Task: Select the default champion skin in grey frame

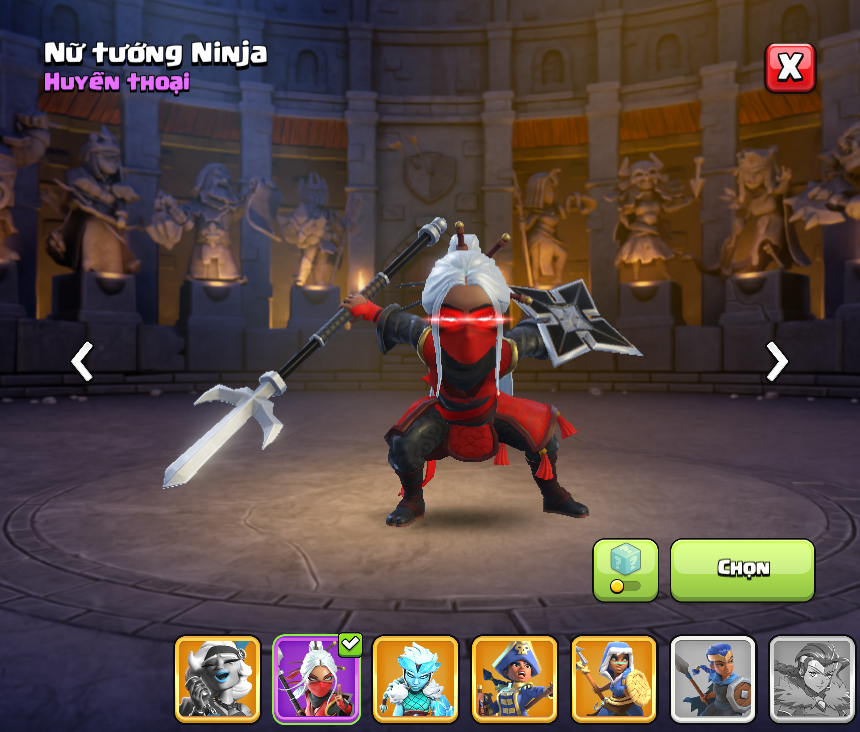Action: [x=712, y=679]
